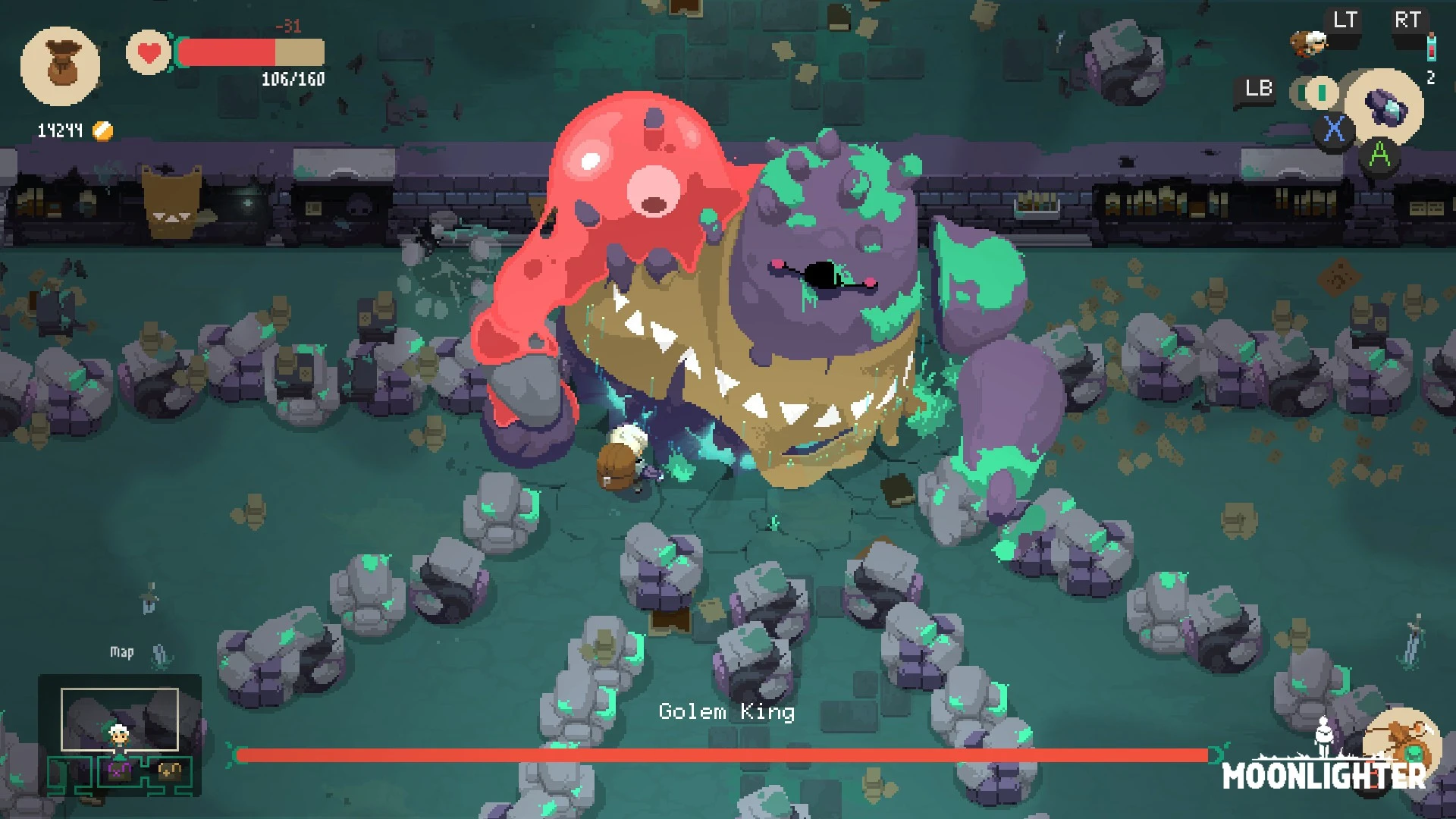Image resolution: width=1456 pixels, height=819 pixels.
Task: Click the hero roll portrait icon
Action: pos(1310,42)
